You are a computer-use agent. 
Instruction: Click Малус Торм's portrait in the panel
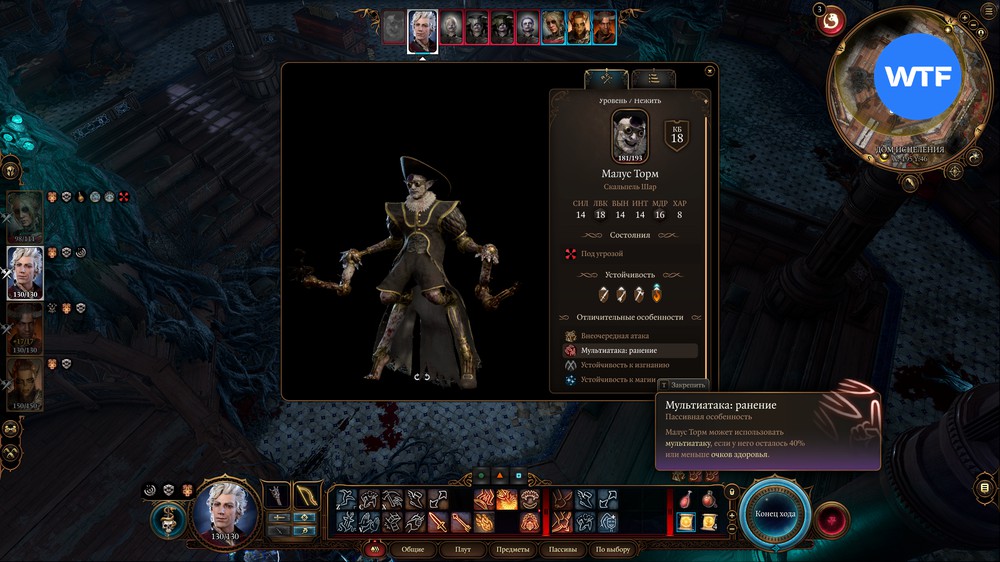(x=630, y=134)
